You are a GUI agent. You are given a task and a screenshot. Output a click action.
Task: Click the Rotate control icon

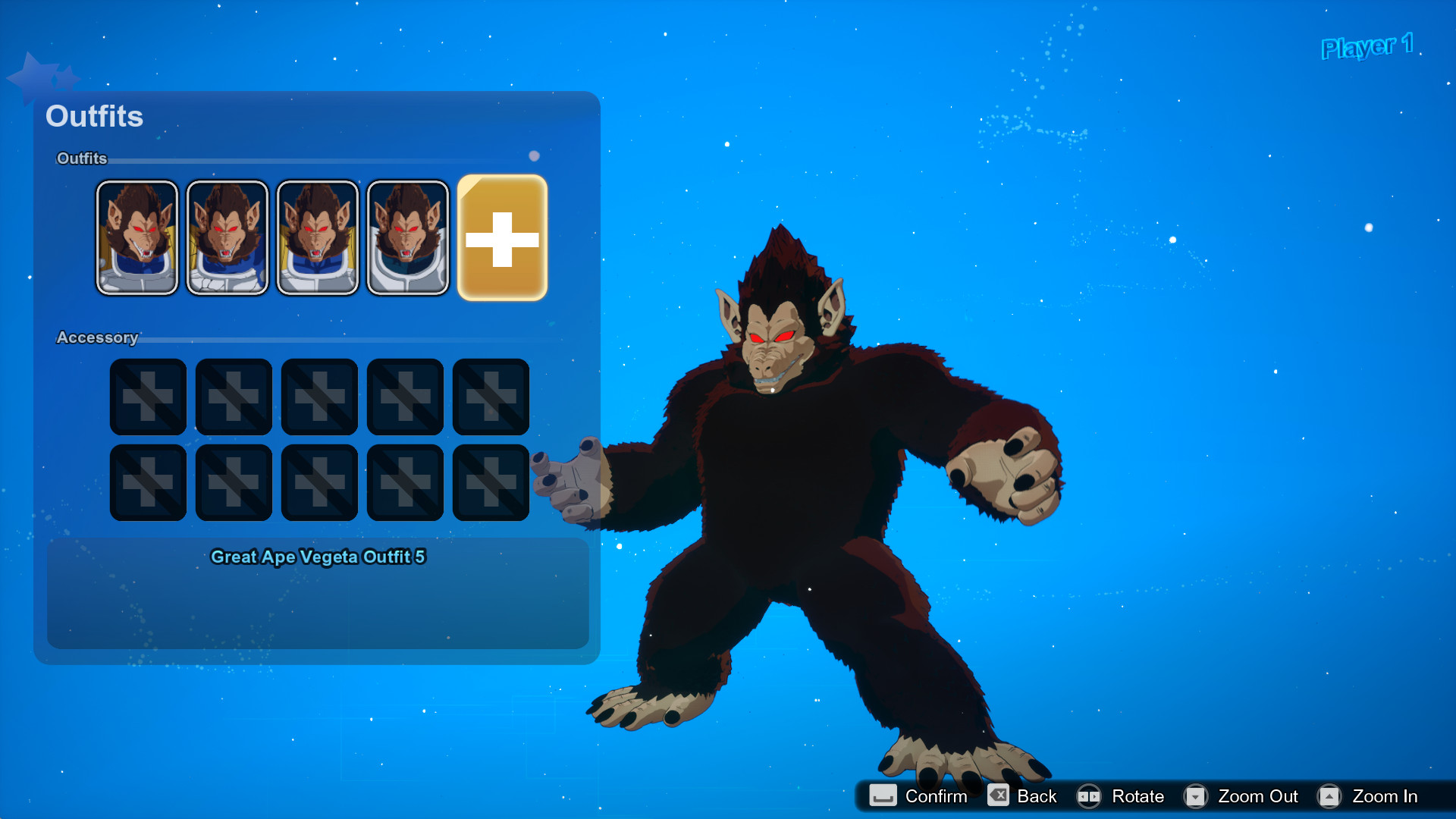click(1090, 796)
